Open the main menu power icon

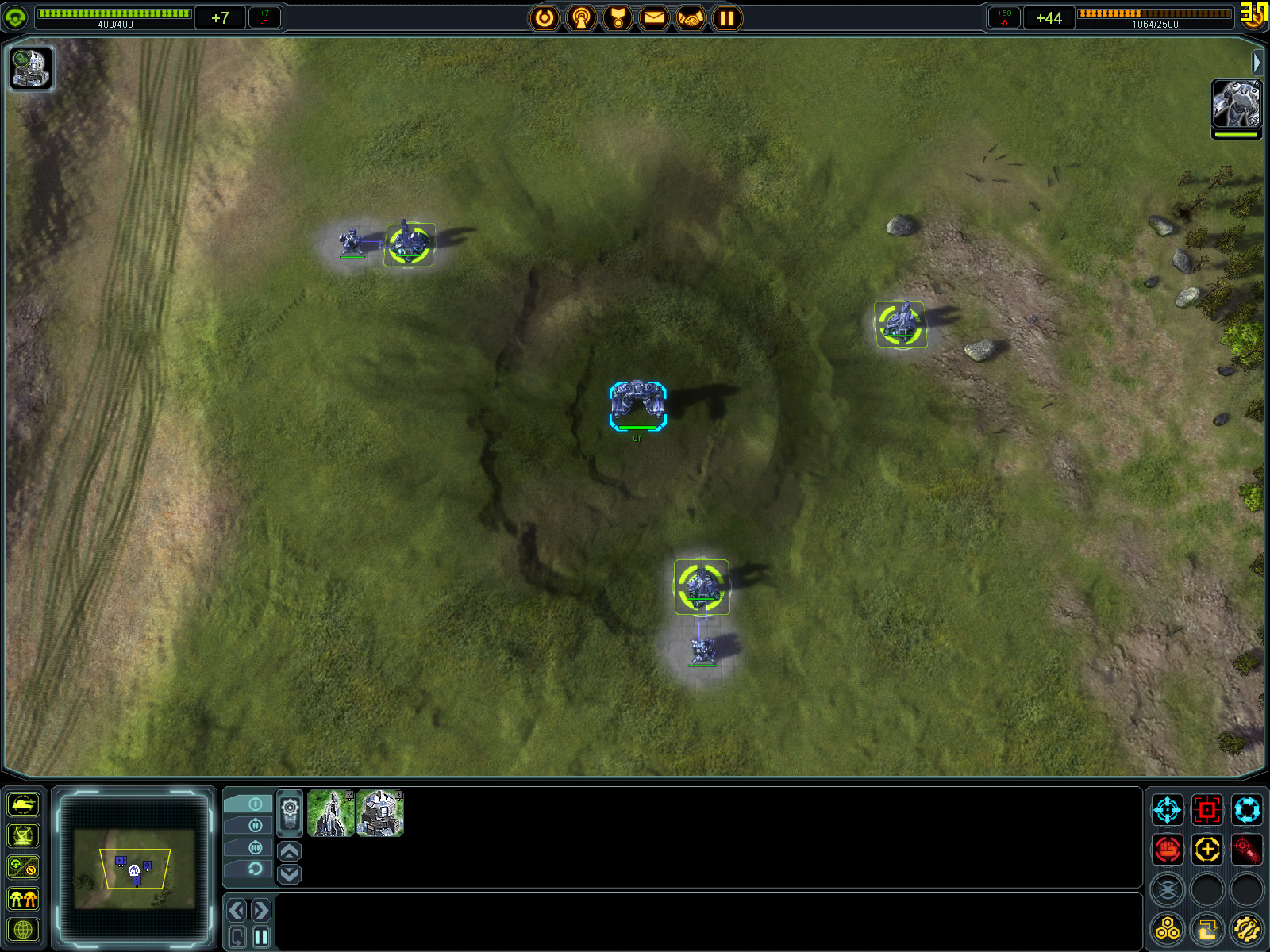pyautogui.click(x=545, y=17)
